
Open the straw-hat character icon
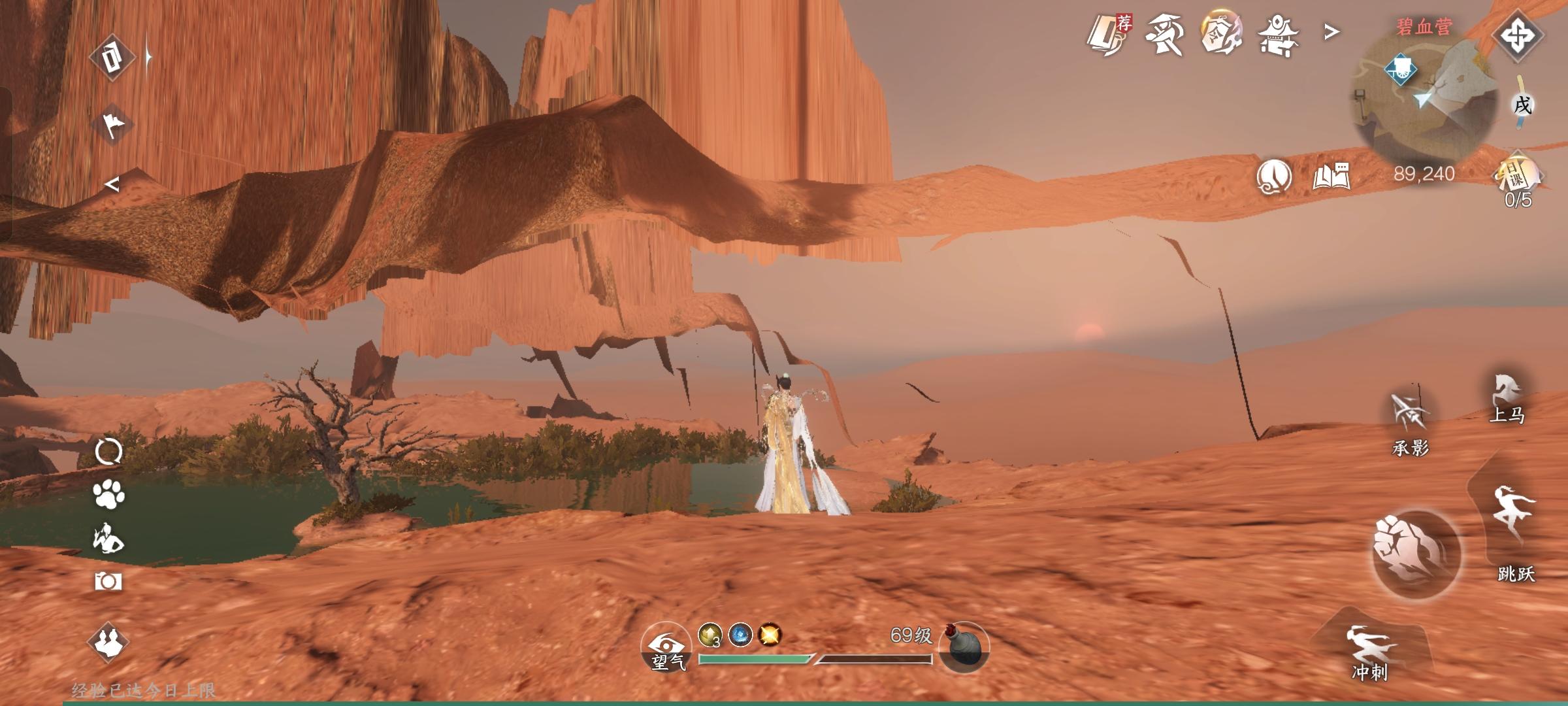point(1164,34)
